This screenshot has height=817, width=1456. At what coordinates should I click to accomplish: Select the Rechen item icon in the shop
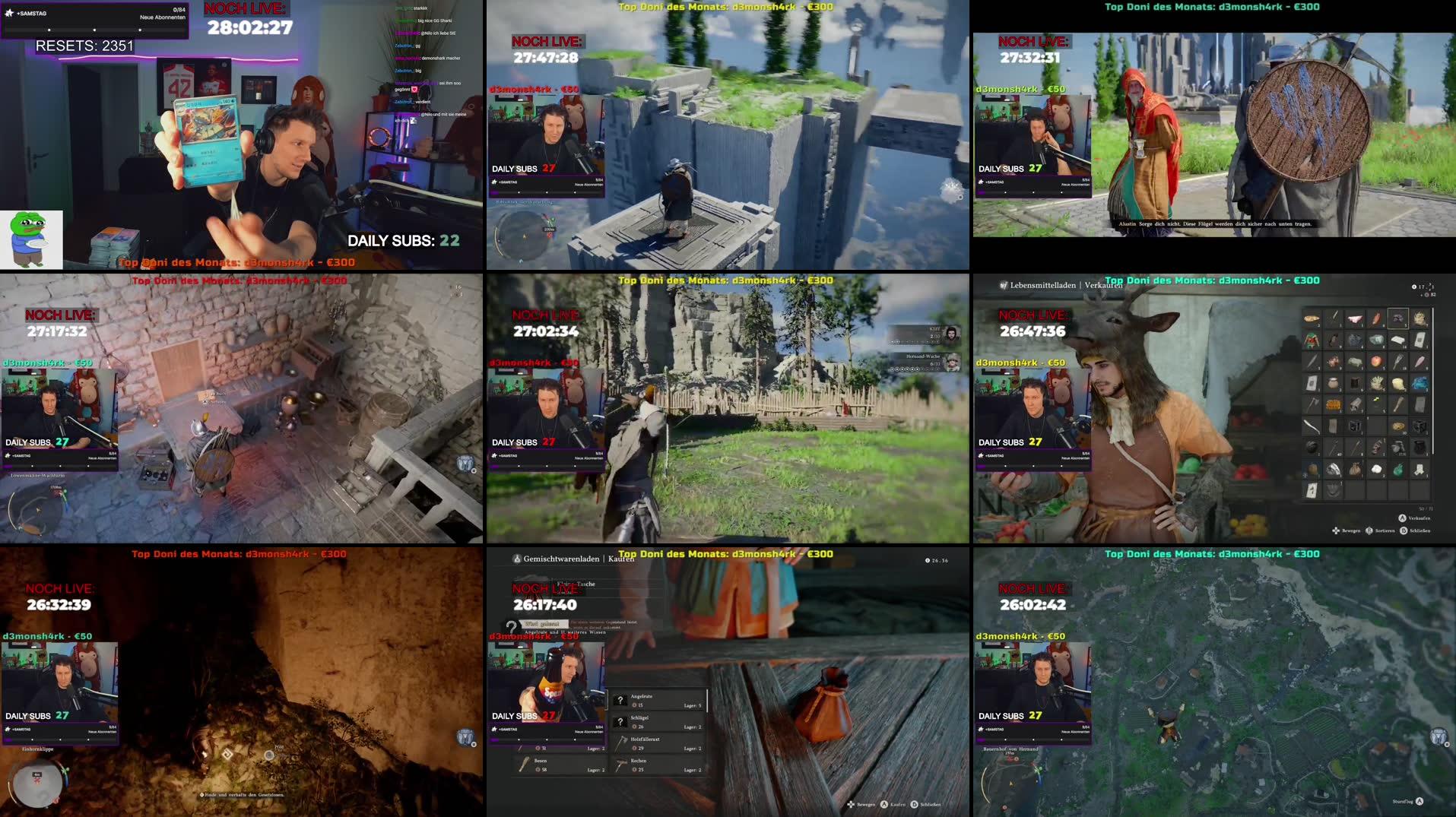pos(620,765)
